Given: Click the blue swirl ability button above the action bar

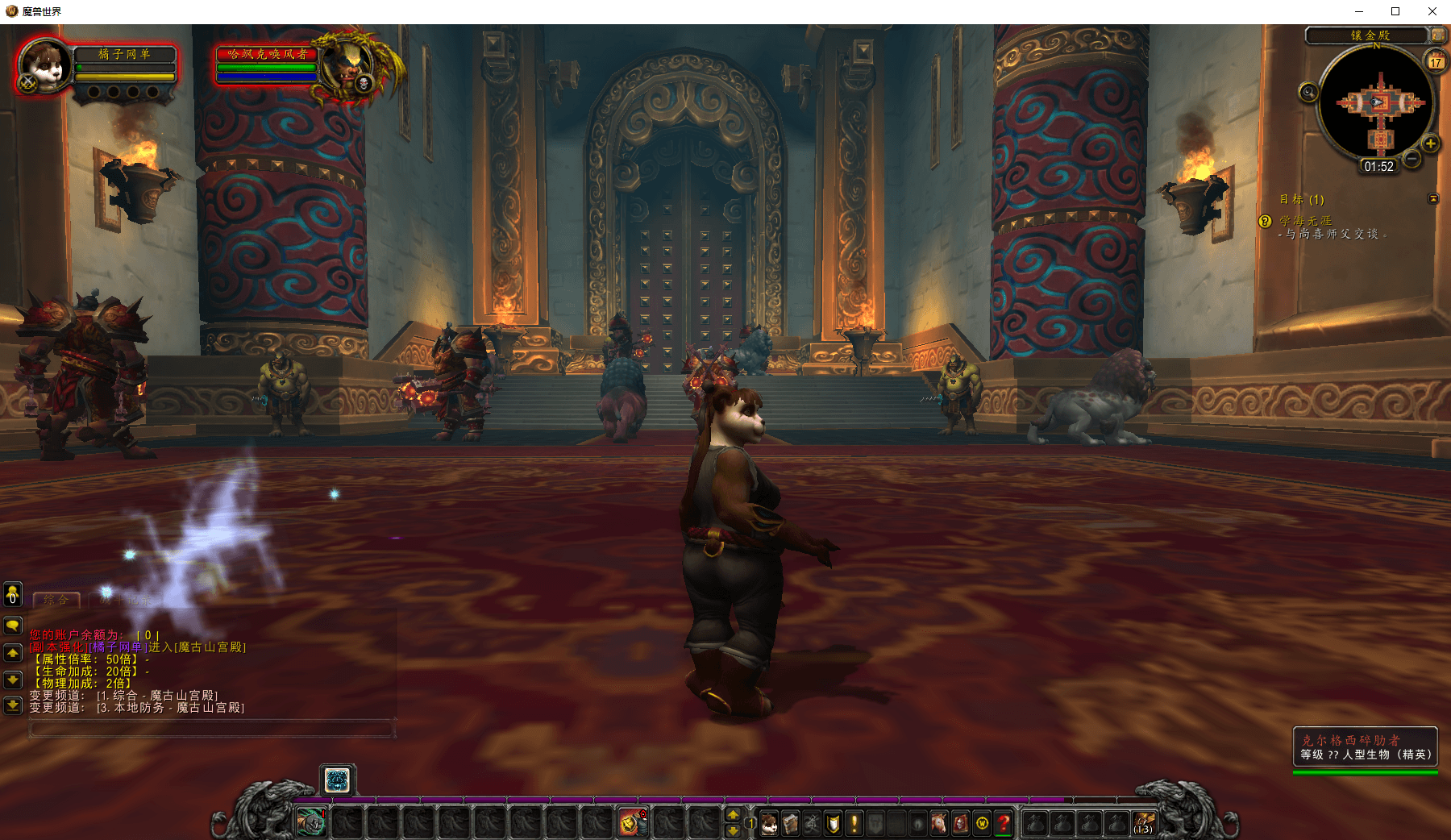Looking at the screenshot, I should (x=337, y=780).
